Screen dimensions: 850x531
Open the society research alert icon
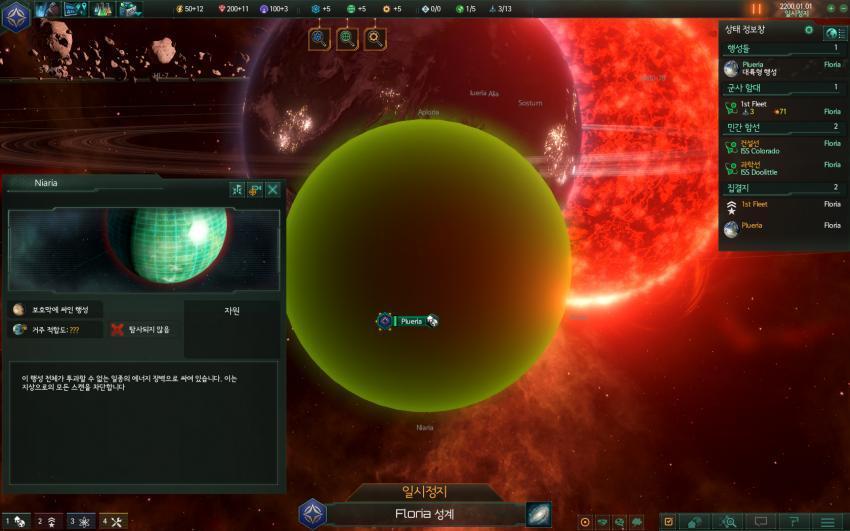pos(347,39)
